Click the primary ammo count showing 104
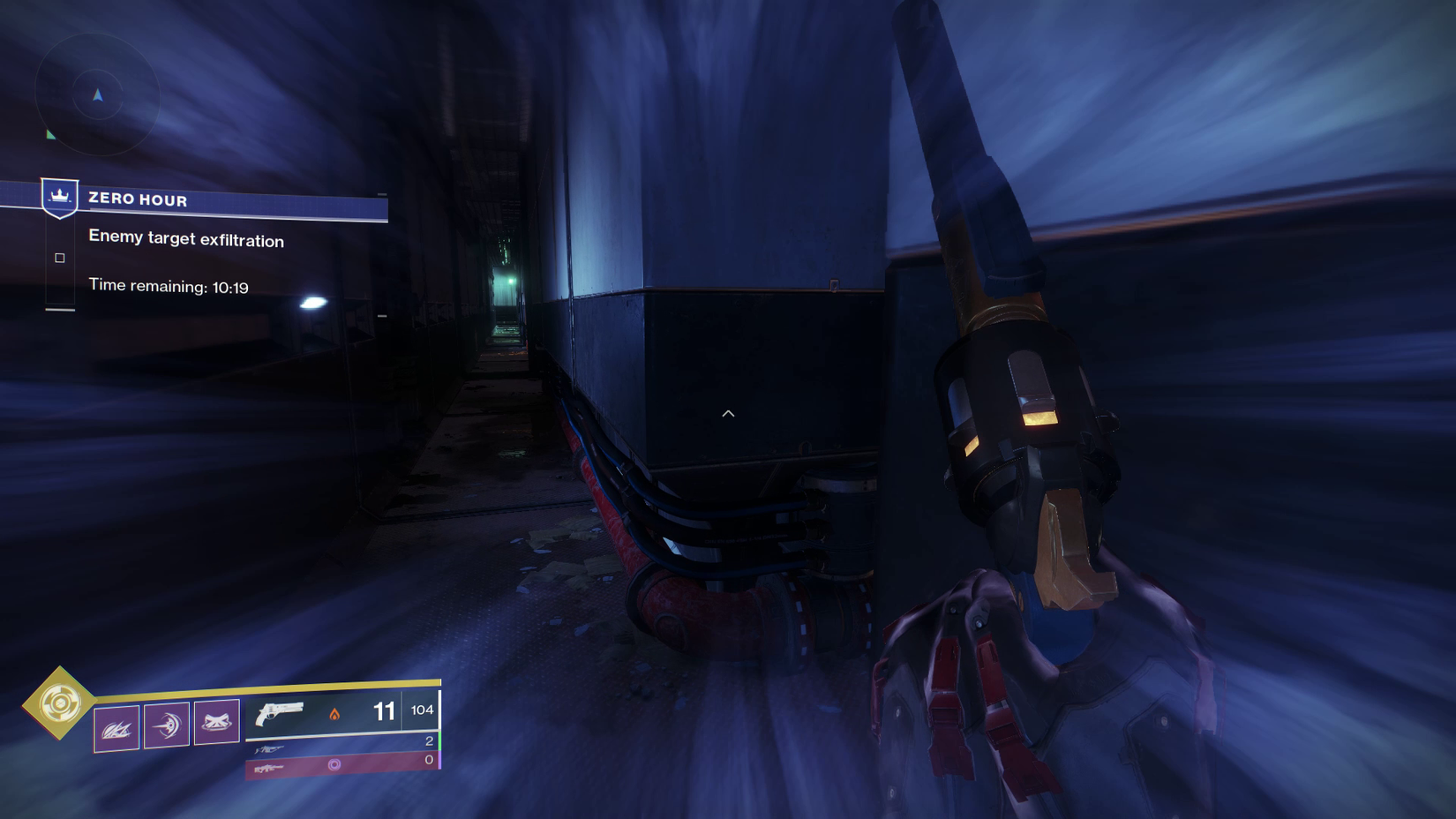 tap(422, 710)
